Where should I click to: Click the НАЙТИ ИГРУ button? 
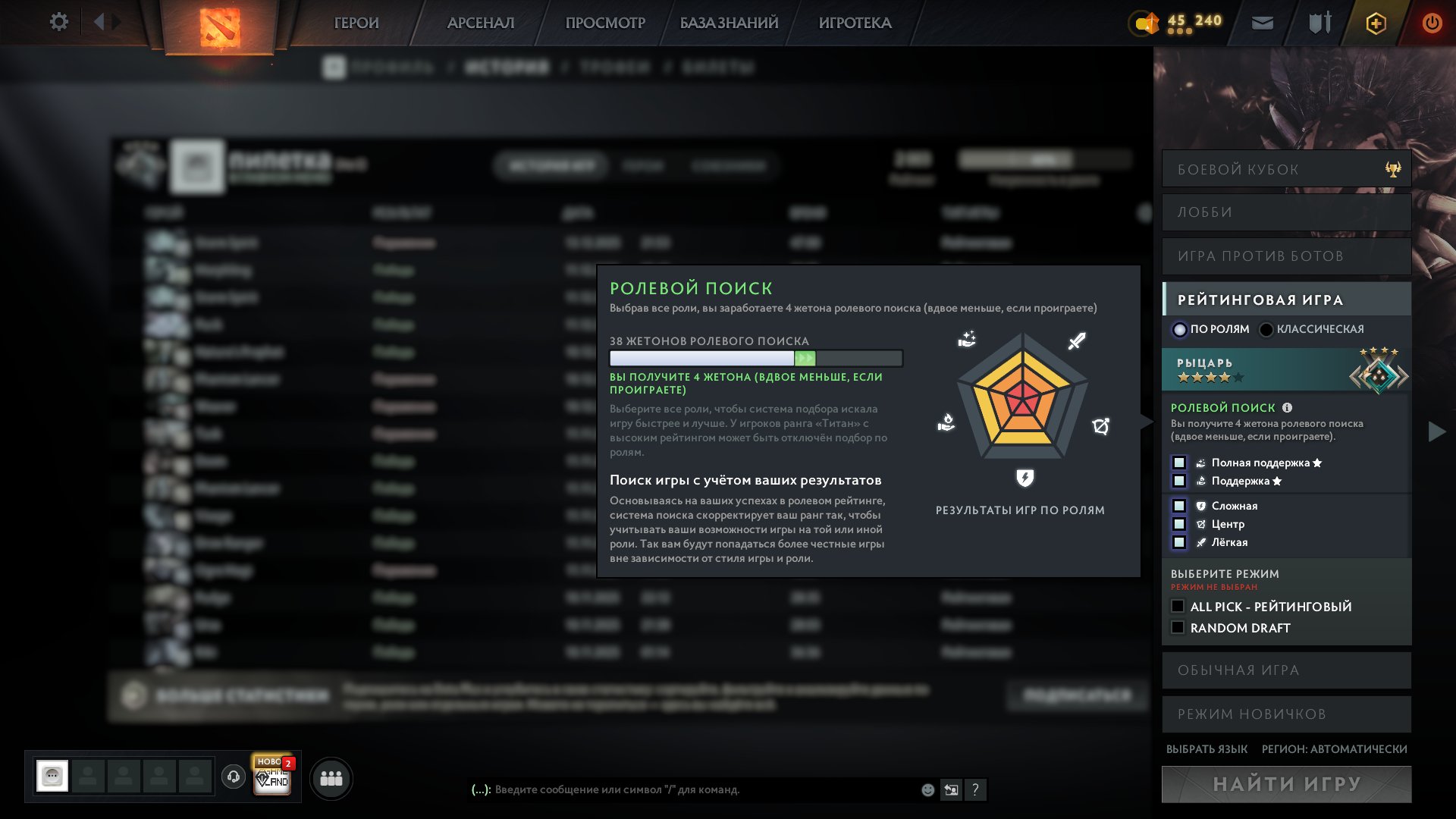[1286, 785]
